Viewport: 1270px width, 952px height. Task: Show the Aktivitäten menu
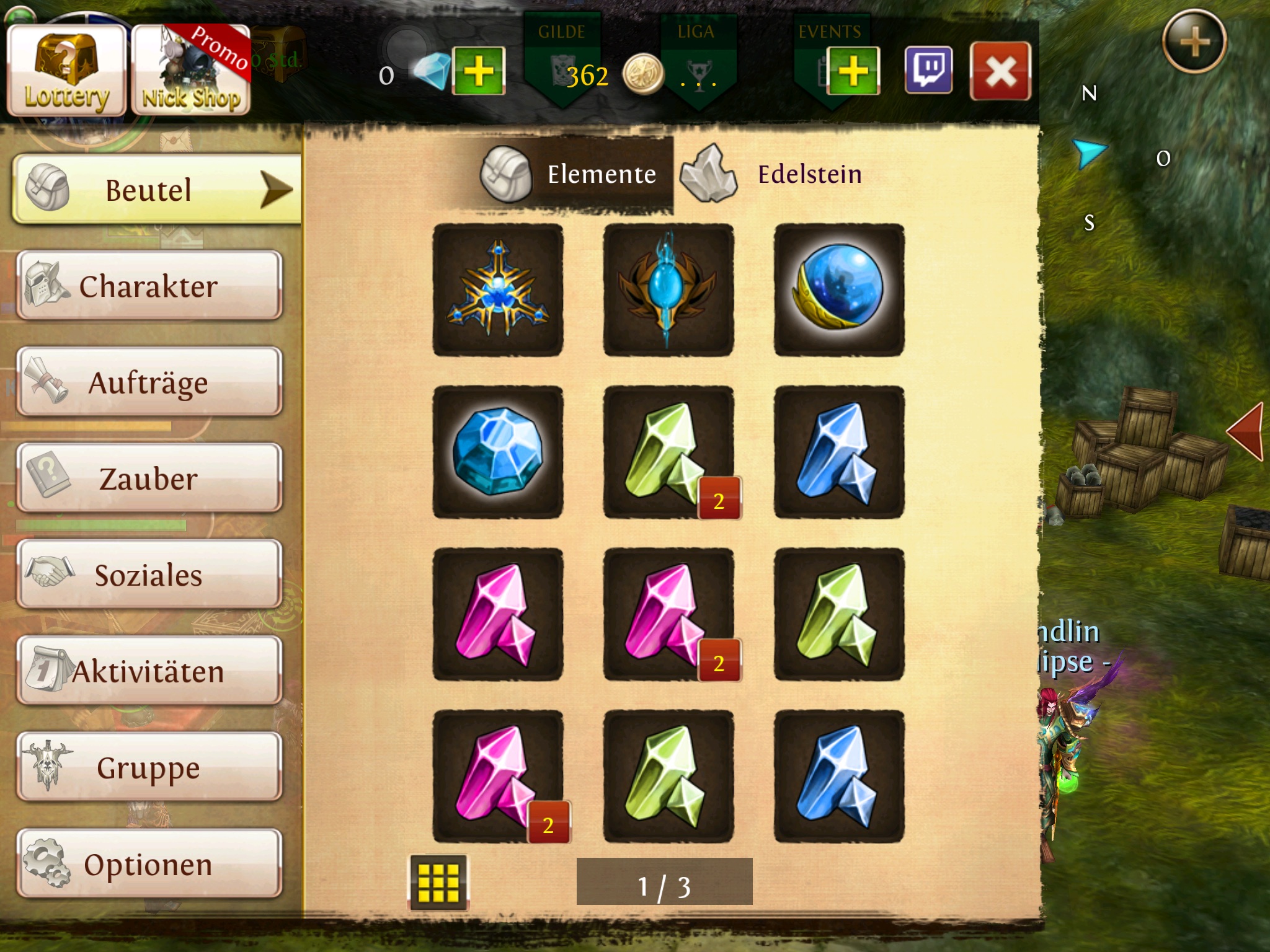point(149,671)
